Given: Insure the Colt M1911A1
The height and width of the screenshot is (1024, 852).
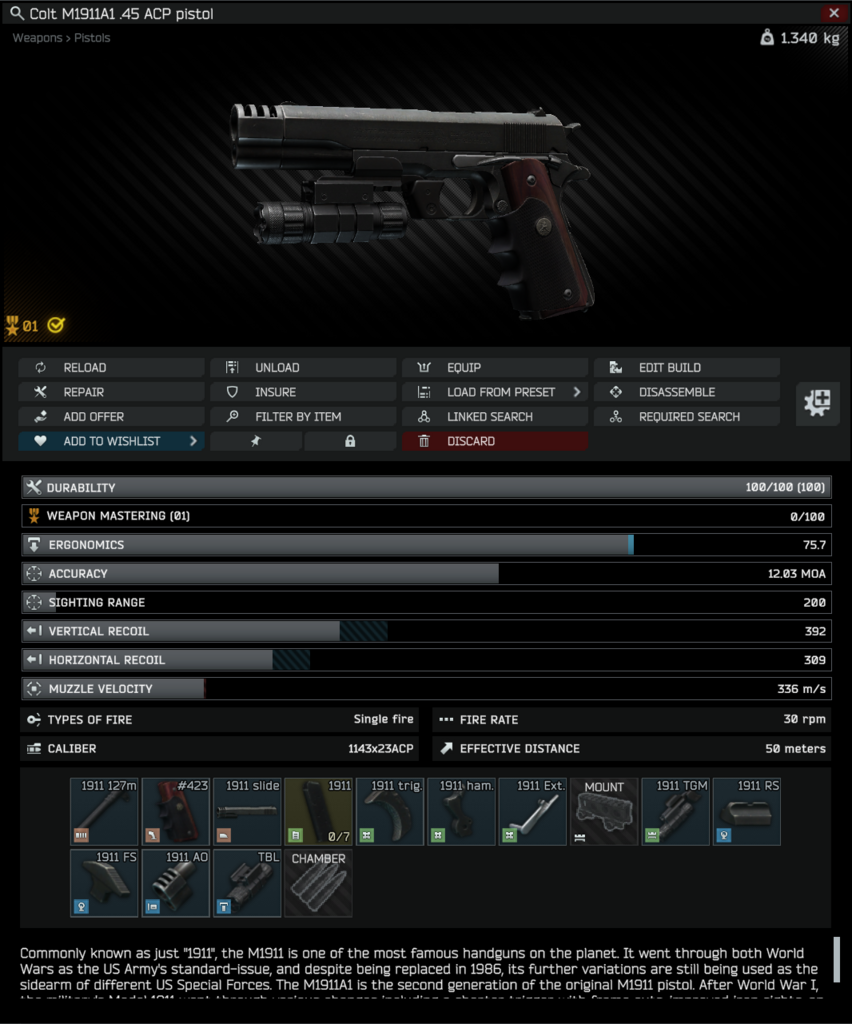Looking at the screenshot, I should pos(302,392).
